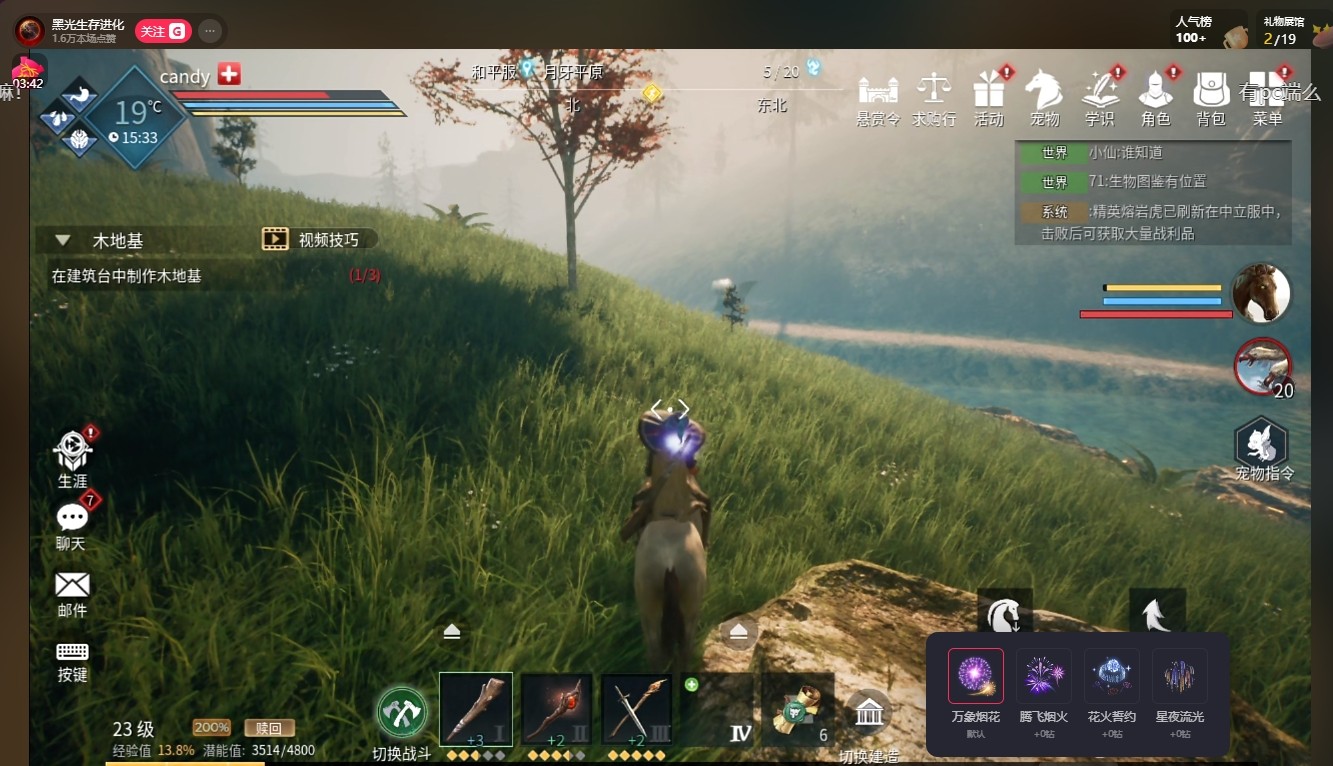Check the 邮件 mailbox

[72, 590]
